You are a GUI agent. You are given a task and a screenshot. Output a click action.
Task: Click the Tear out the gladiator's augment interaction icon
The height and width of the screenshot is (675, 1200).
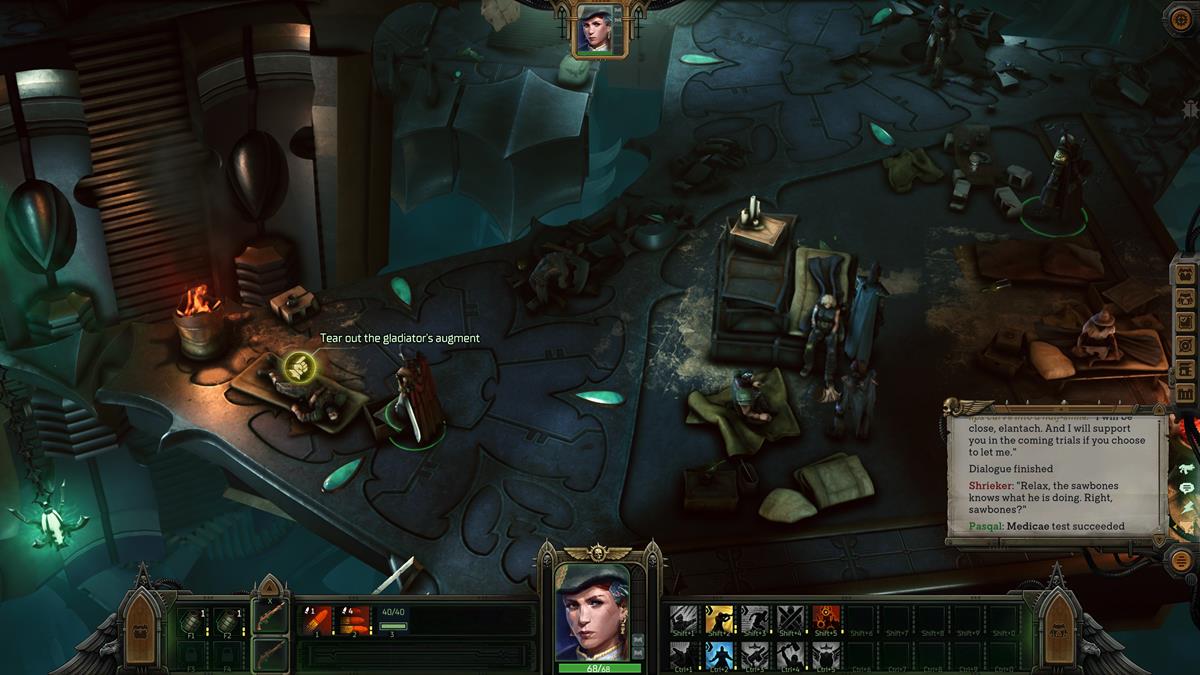(x=299, y=367)
